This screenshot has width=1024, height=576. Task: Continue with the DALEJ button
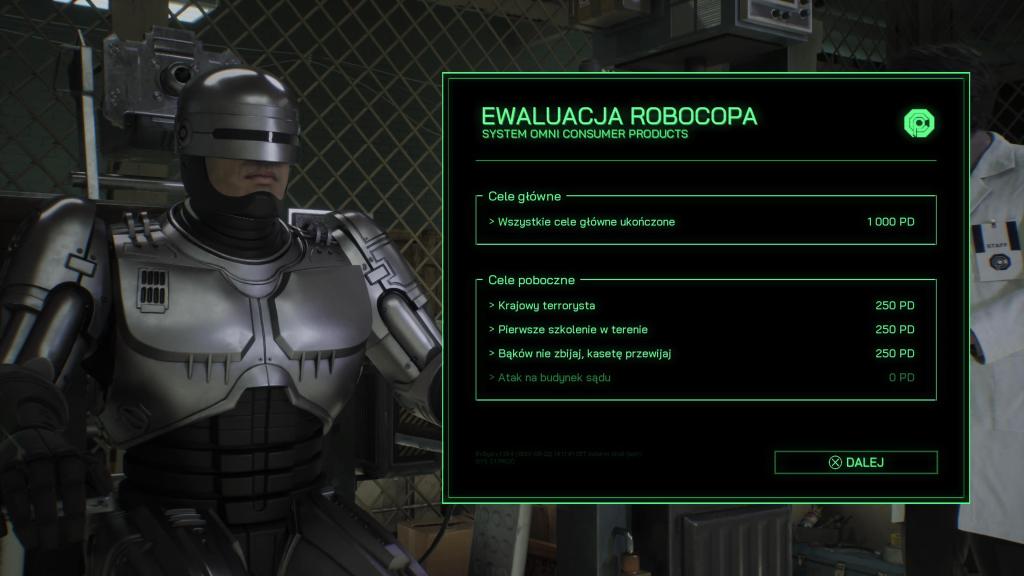click(x=856, y=462)
